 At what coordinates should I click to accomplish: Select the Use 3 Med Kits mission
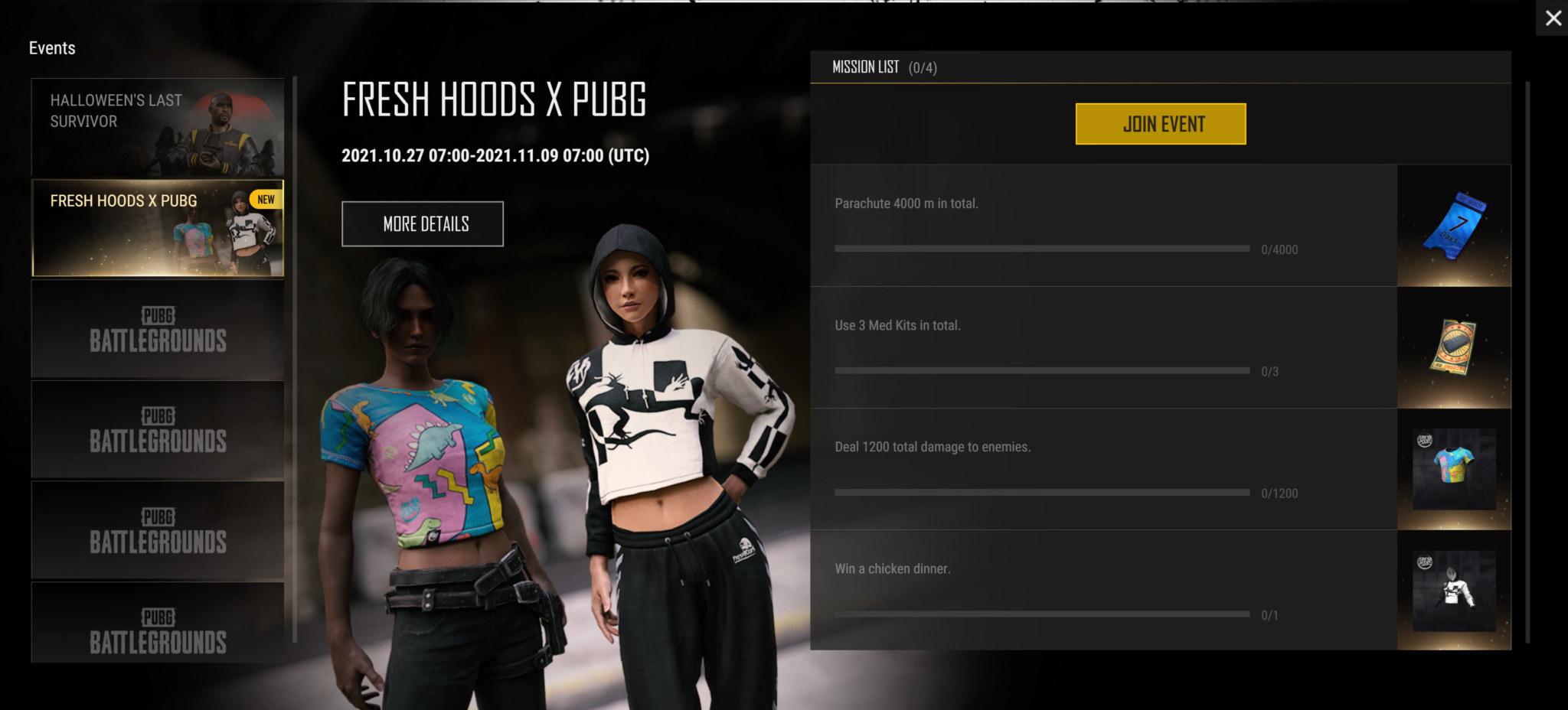[1102, 347]
